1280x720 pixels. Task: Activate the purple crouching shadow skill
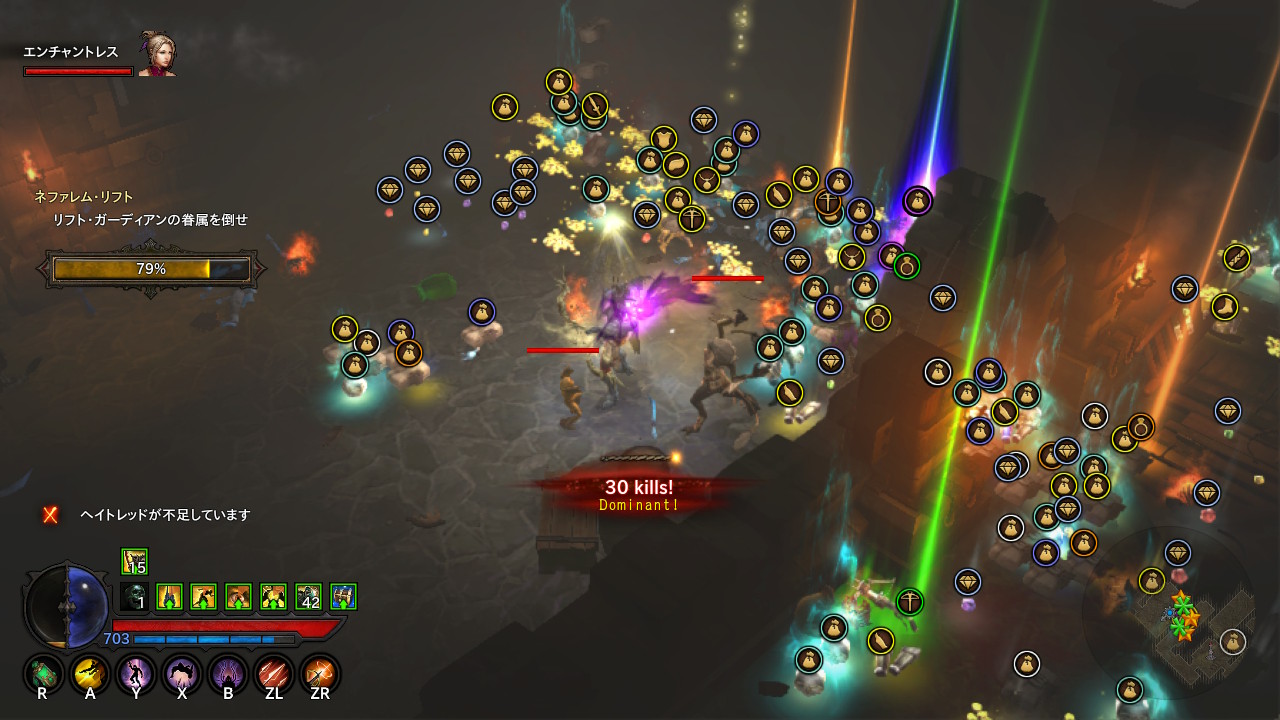point(182,674)
